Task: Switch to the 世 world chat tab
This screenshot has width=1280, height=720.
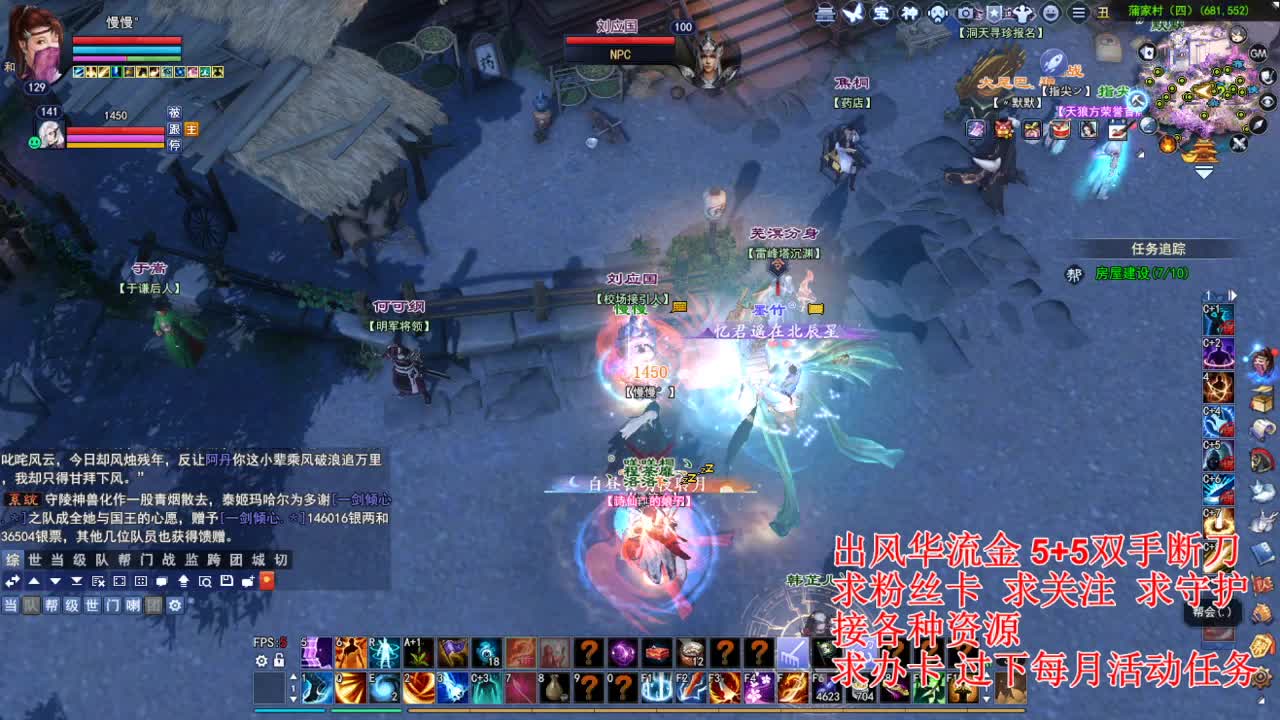Action: pos(35,560)
